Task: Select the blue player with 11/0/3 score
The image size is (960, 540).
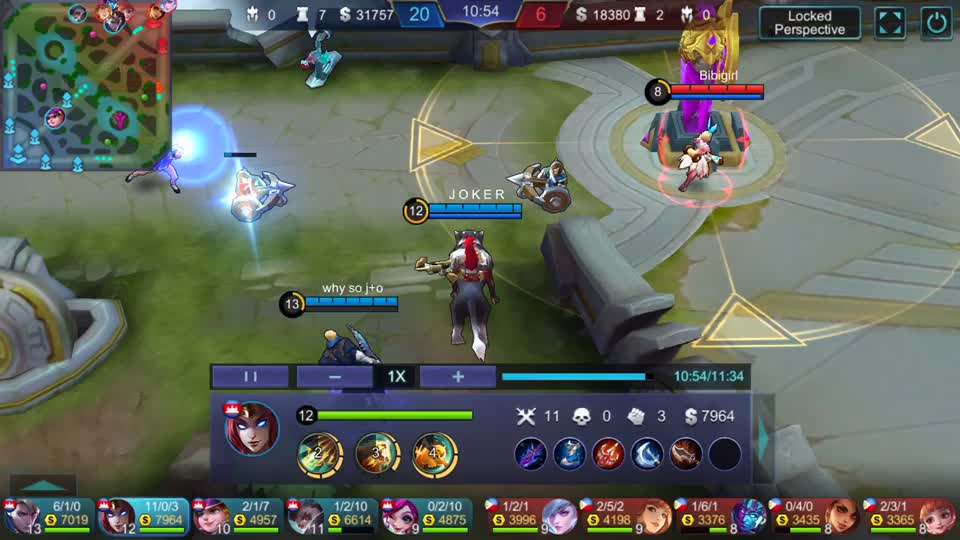Action: click(x=142, y=515)
